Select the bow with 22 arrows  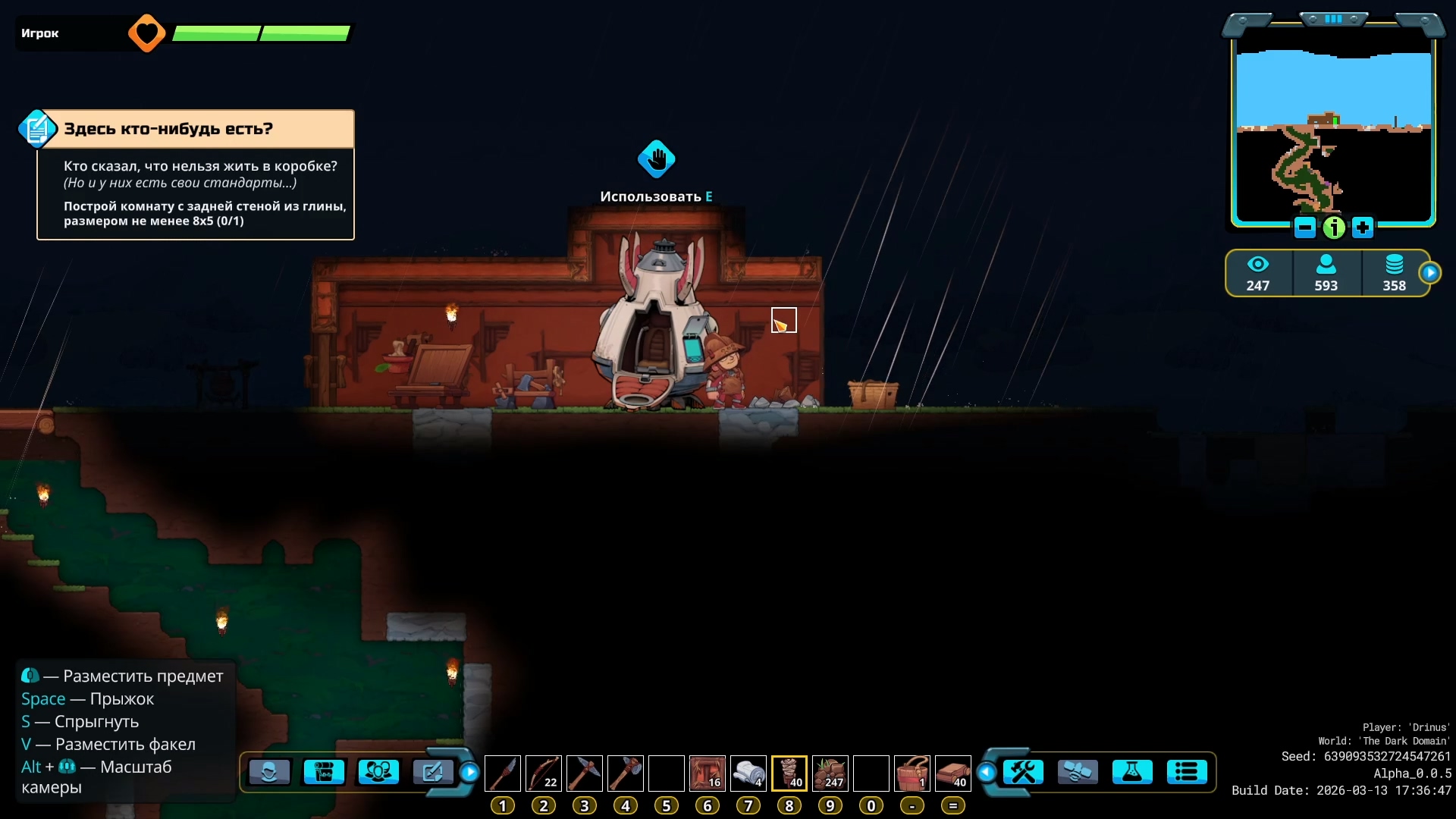543,773
